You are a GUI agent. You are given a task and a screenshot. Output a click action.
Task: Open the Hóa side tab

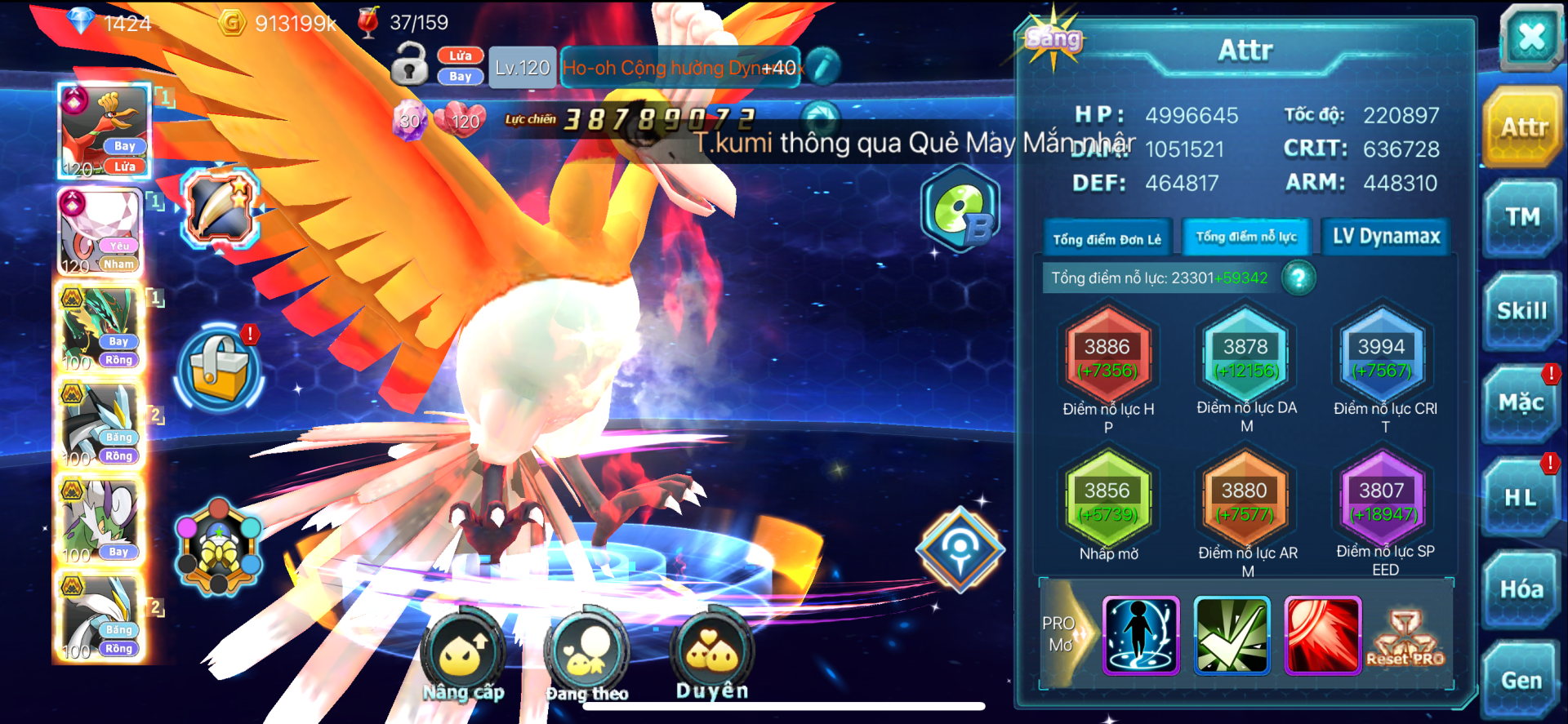[x=1521, y=589]
